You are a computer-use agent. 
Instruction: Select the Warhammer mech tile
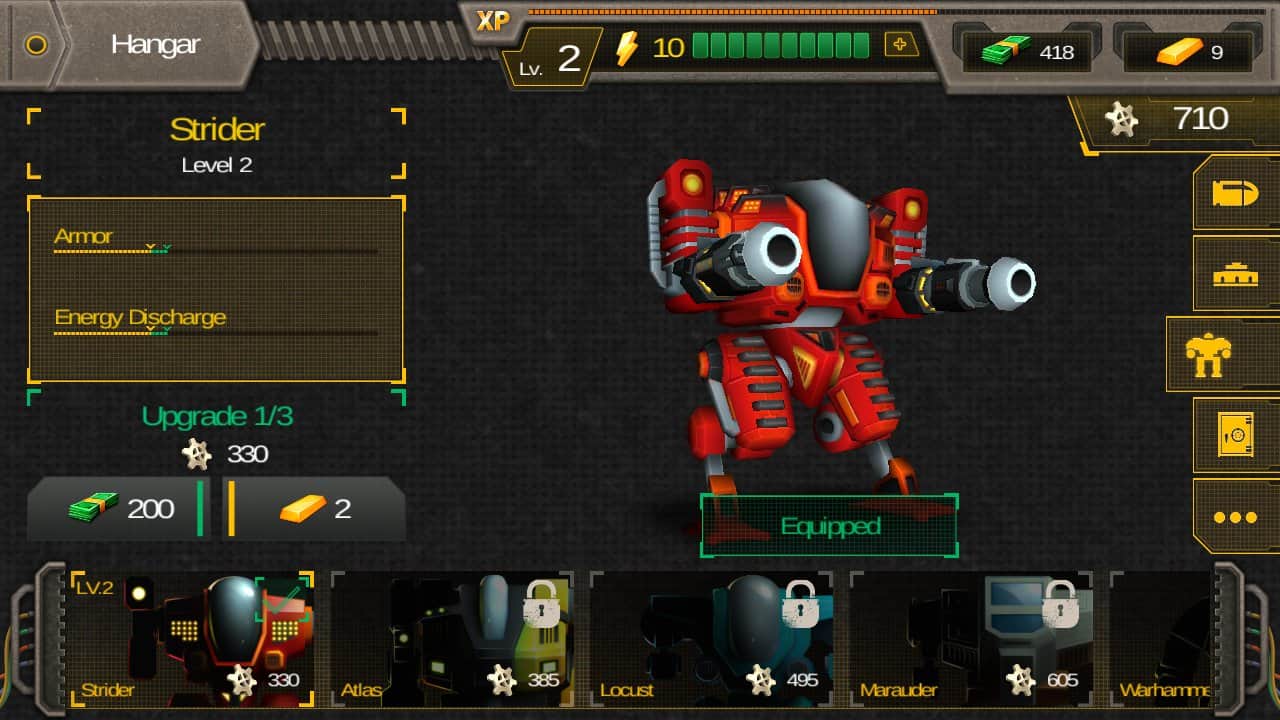tap(1162, 638)
